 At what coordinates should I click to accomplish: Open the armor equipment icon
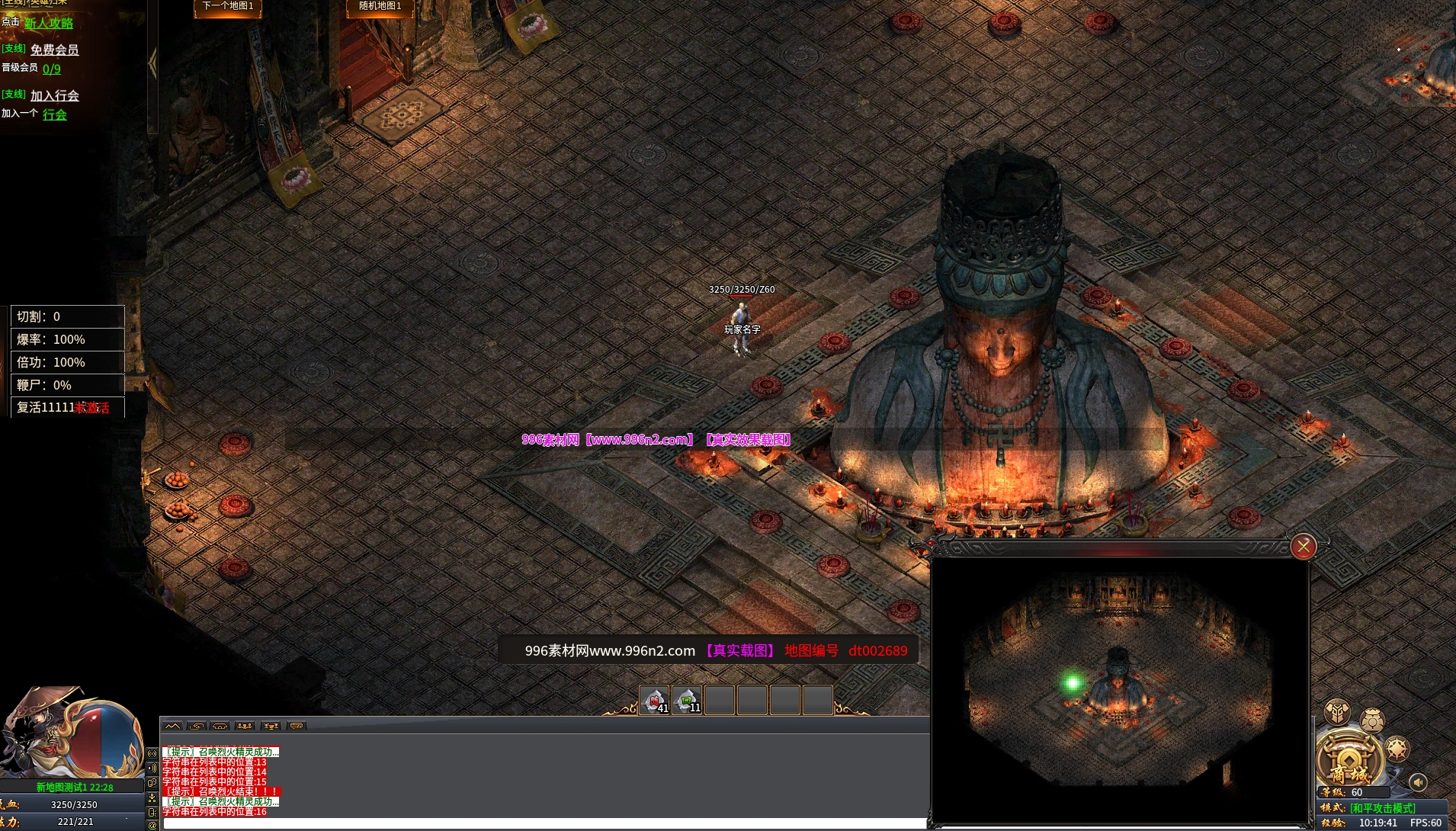point(1337,712)
